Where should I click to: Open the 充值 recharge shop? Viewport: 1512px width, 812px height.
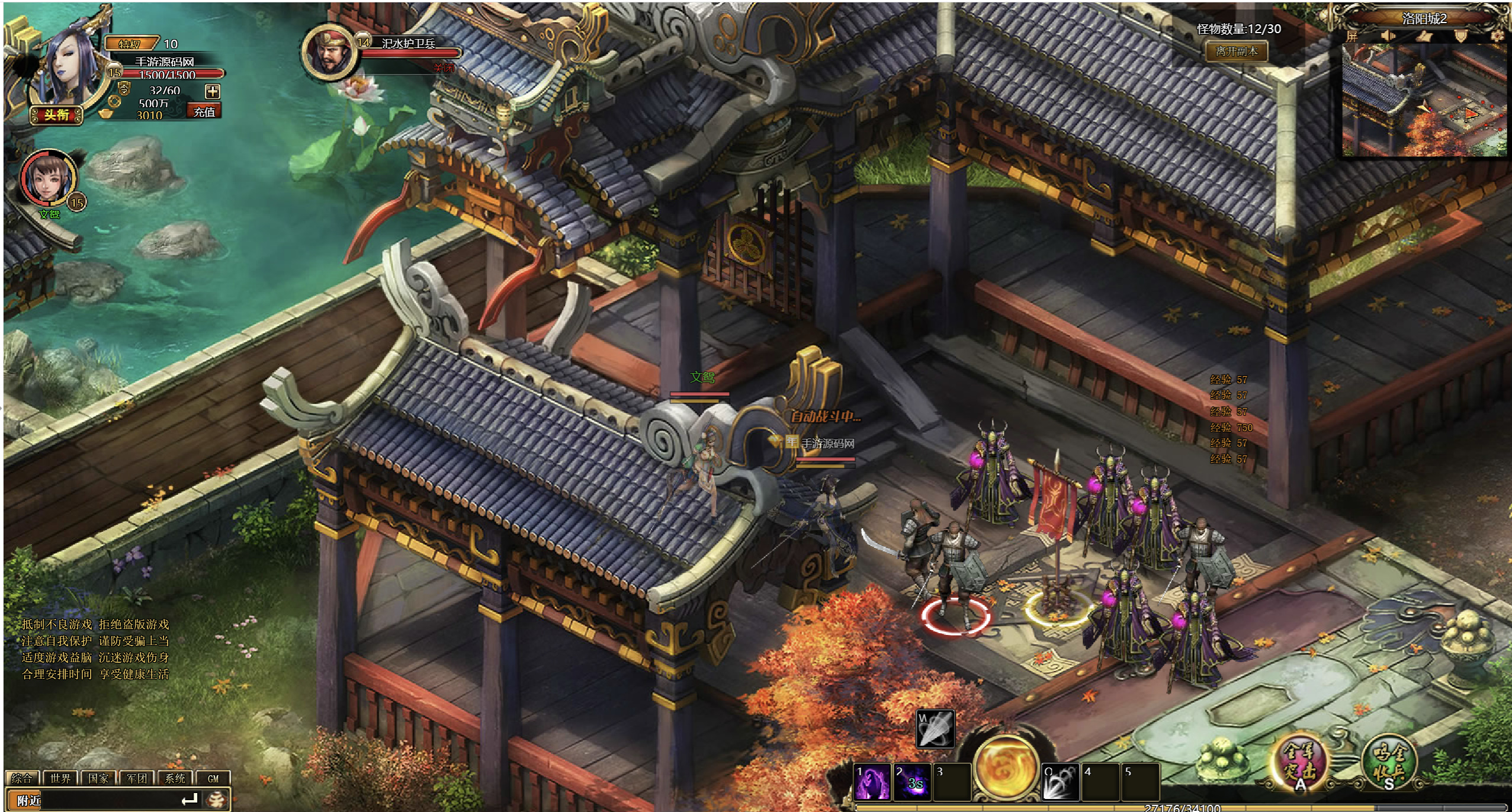click(204, 111)
